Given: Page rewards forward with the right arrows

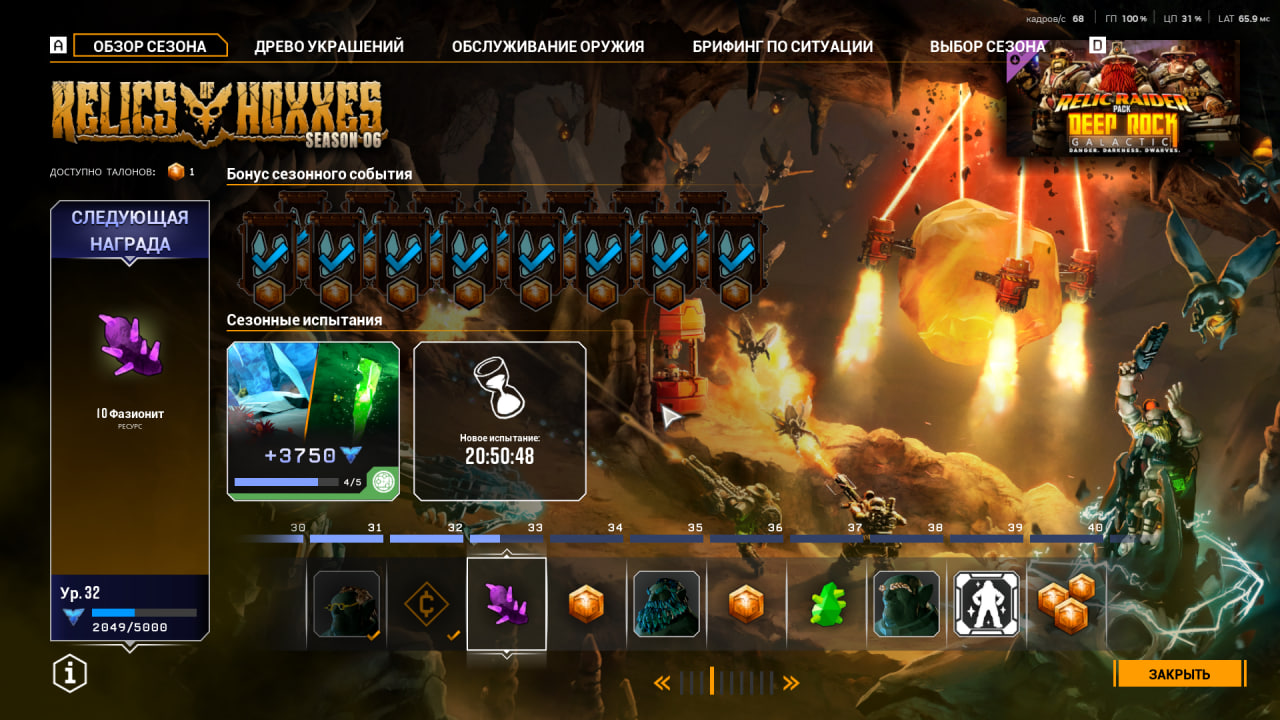Looking at the screenshot, I should (791, 683).
